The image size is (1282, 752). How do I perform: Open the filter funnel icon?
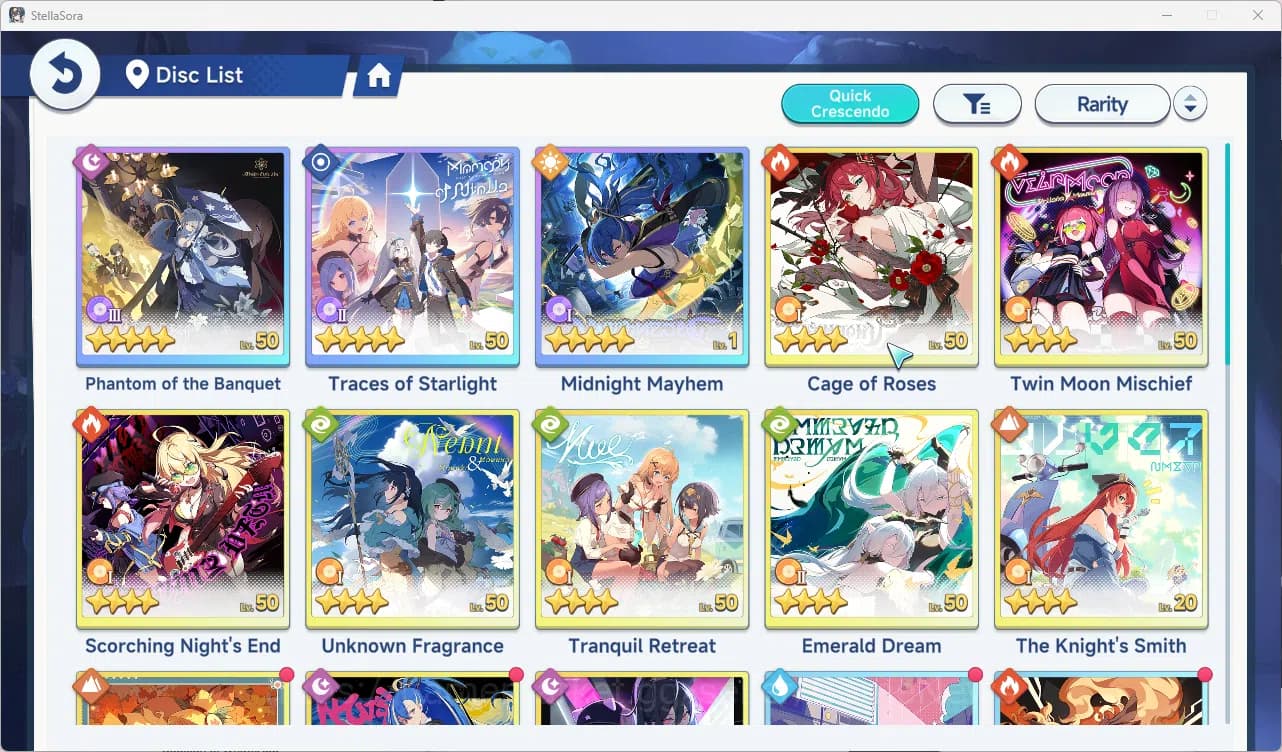977,103
